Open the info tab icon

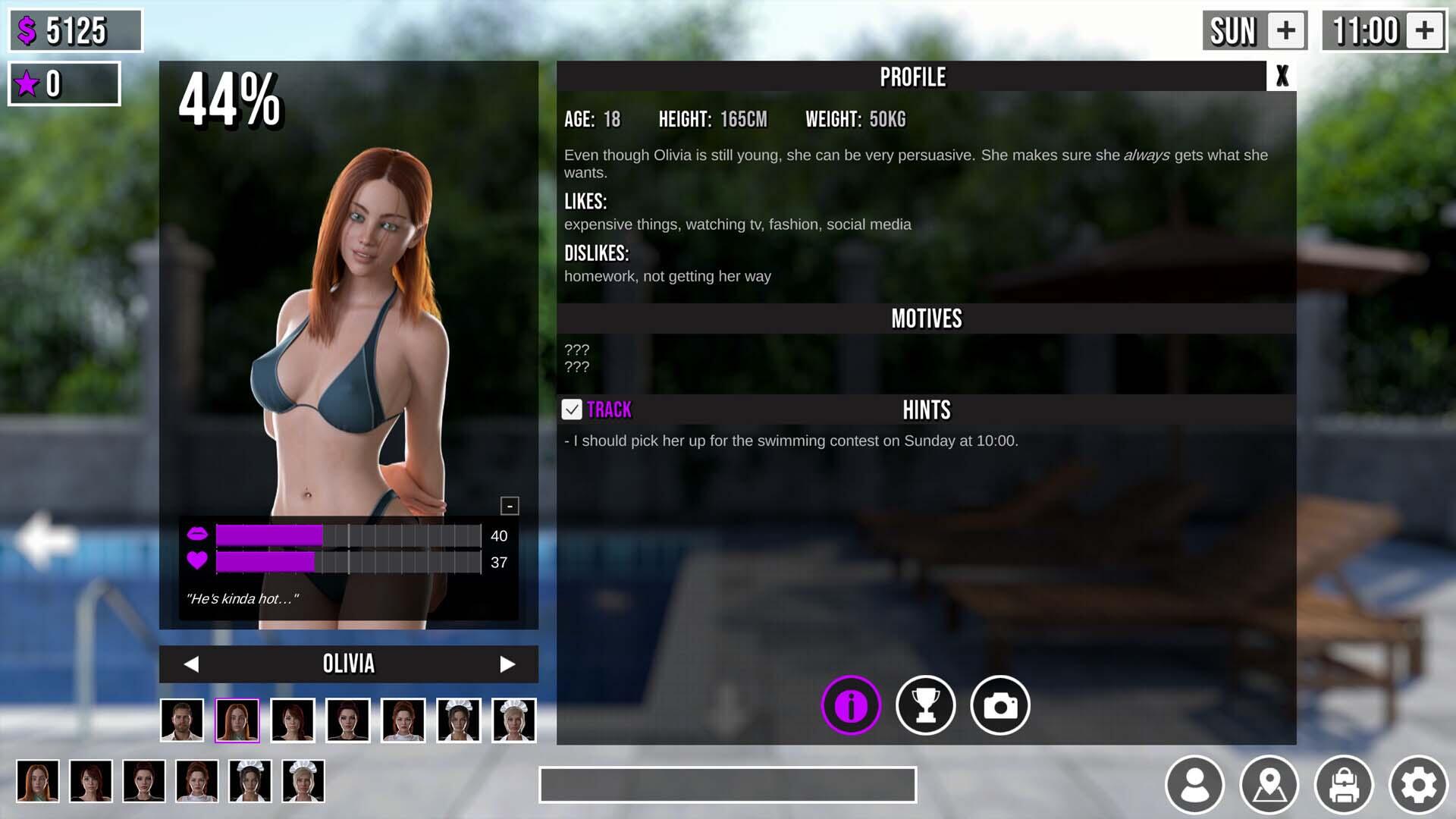pos(851,705)
